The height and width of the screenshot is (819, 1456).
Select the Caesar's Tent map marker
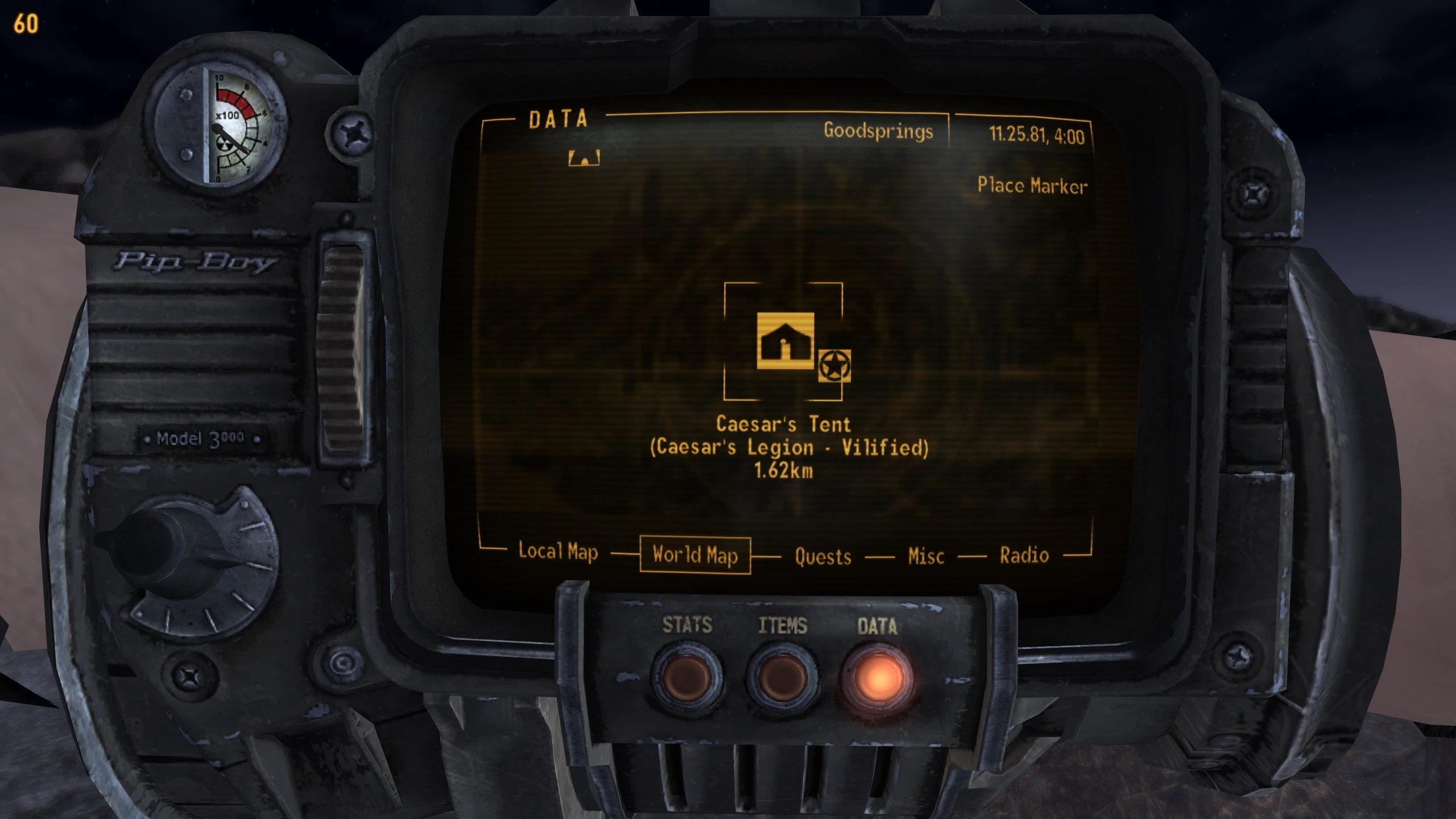[x=785, y=341]
